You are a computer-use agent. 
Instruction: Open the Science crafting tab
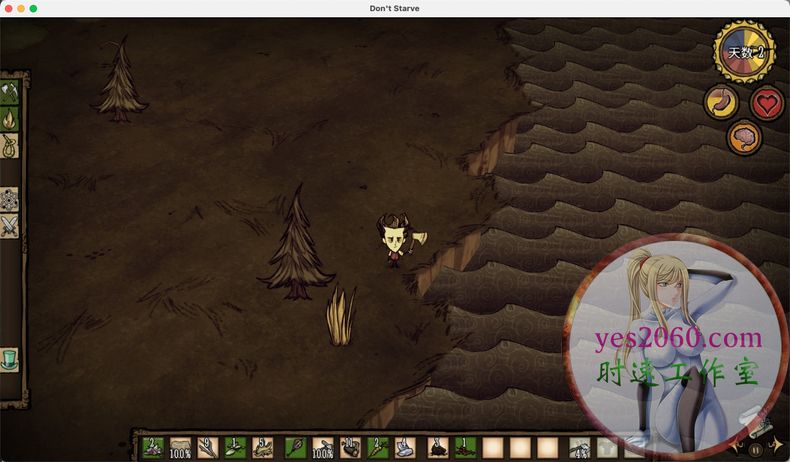pyautogui.click(x=10, y=199)
